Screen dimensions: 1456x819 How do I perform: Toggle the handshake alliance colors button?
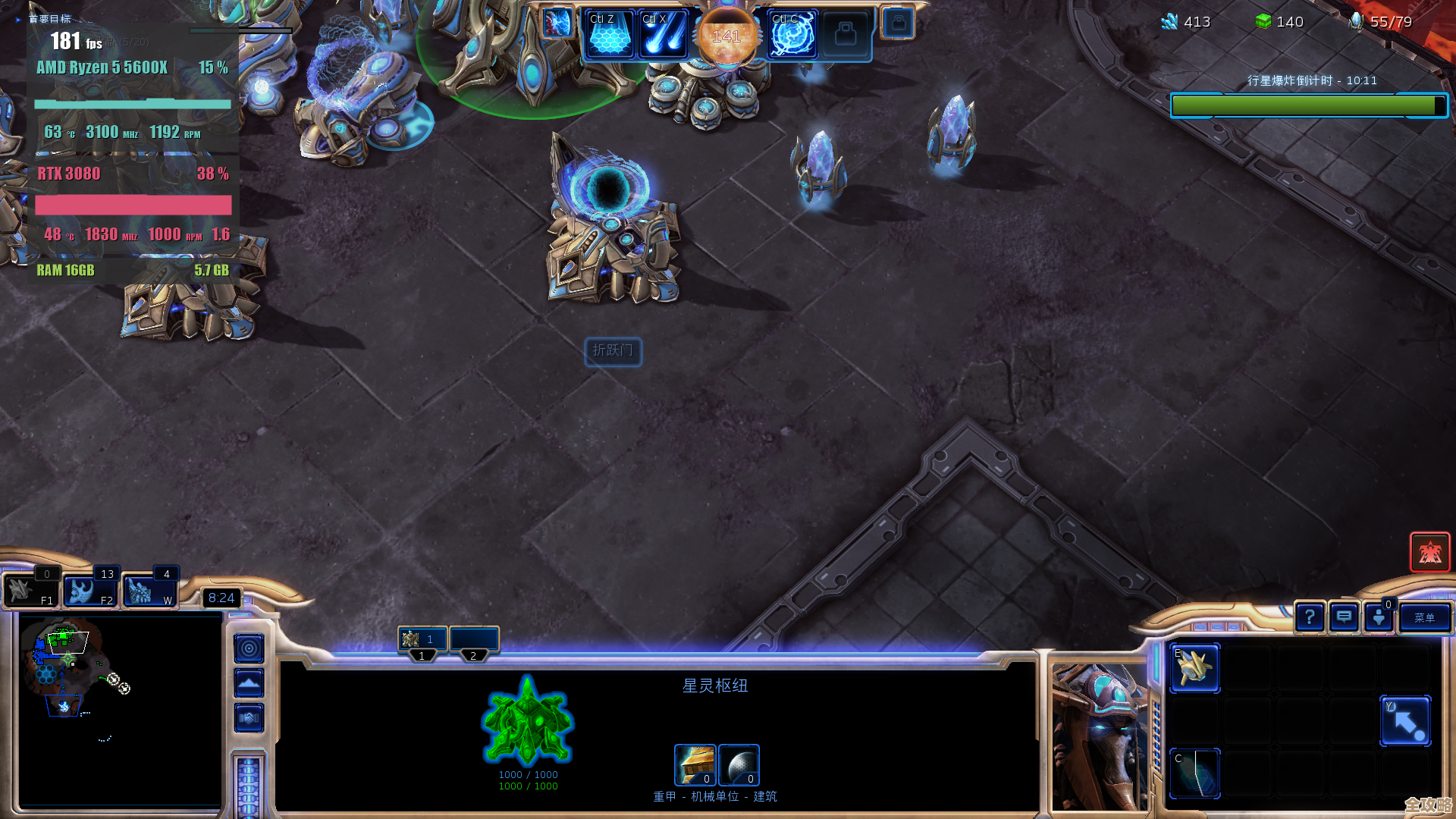coord(249,717)
